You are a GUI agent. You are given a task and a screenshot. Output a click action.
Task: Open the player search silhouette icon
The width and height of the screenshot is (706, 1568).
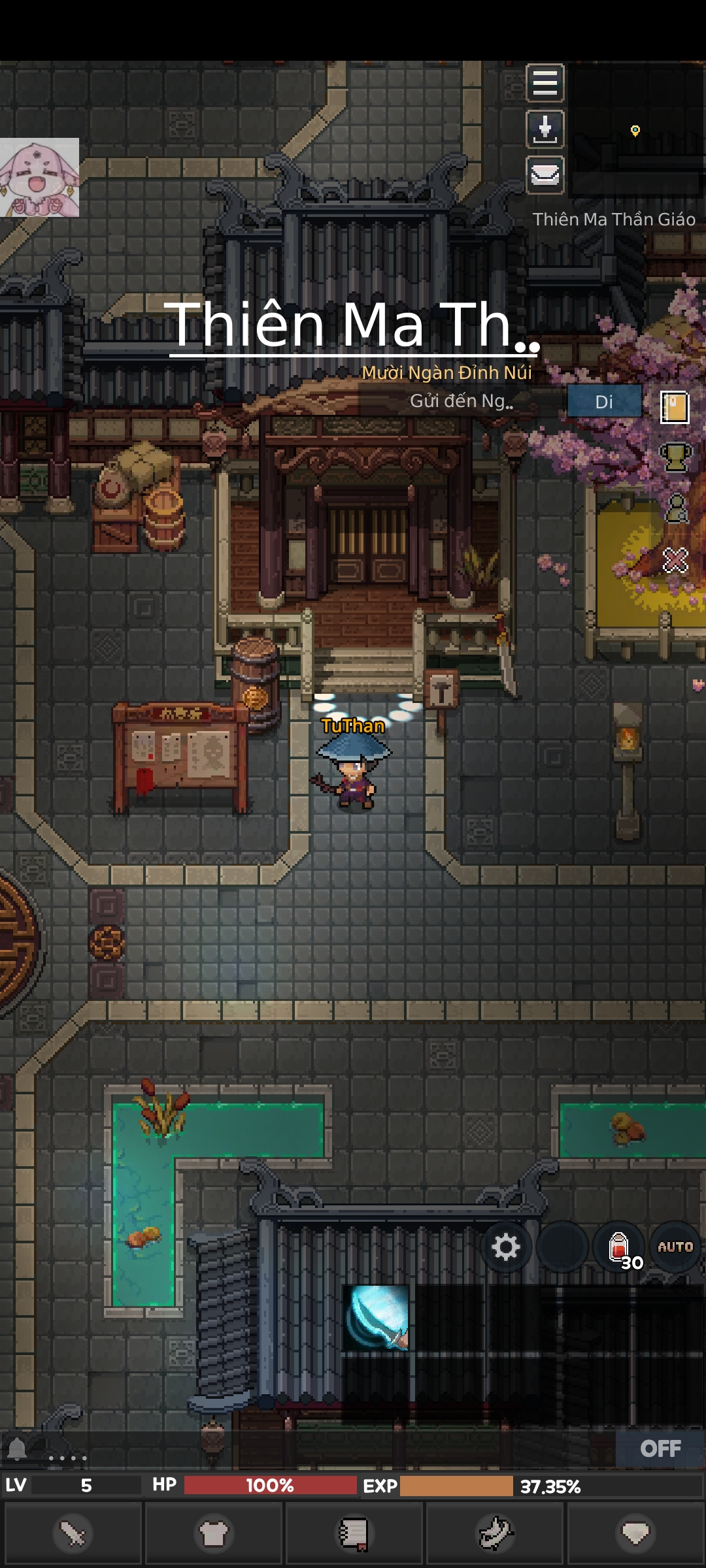(x=676, y=508)
